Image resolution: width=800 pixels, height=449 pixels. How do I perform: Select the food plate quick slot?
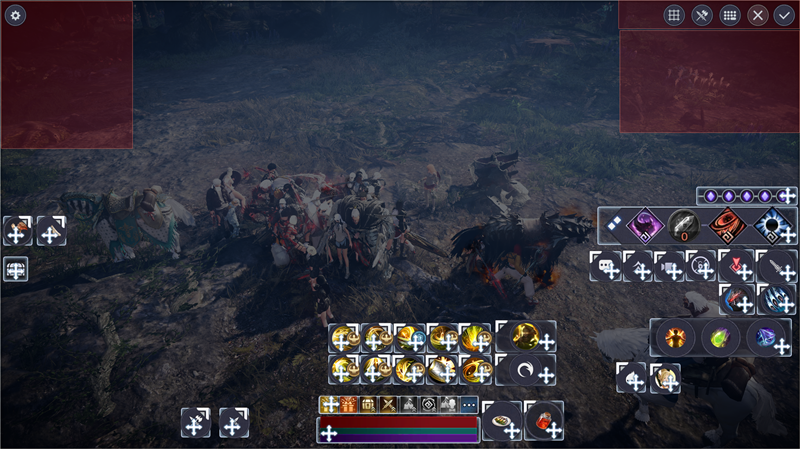point(501,419)
